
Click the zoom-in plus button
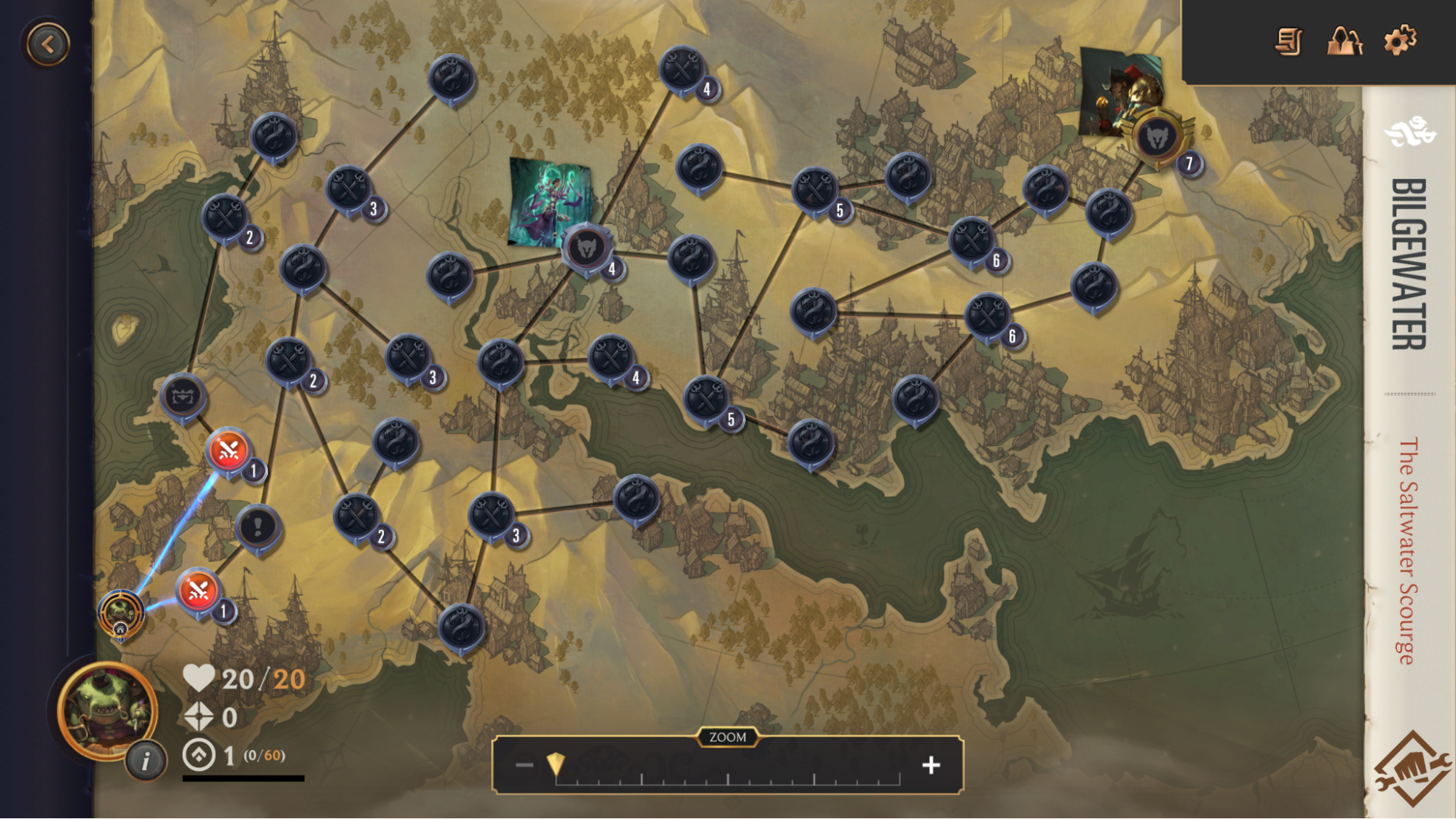pos(931,765)
